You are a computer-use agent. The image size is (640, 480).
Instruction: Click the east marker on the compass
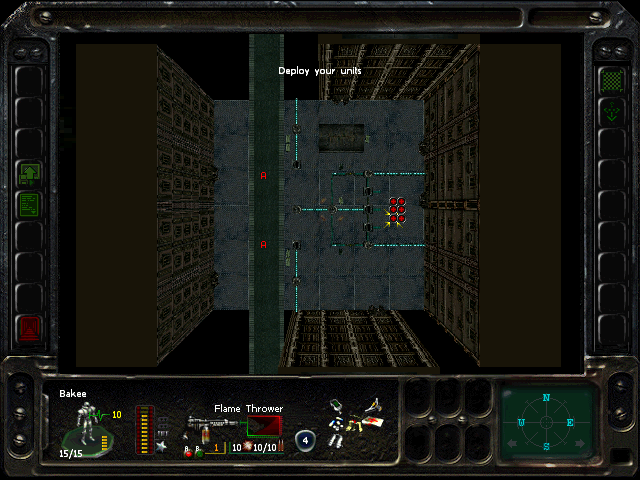[x=572, y=423]
